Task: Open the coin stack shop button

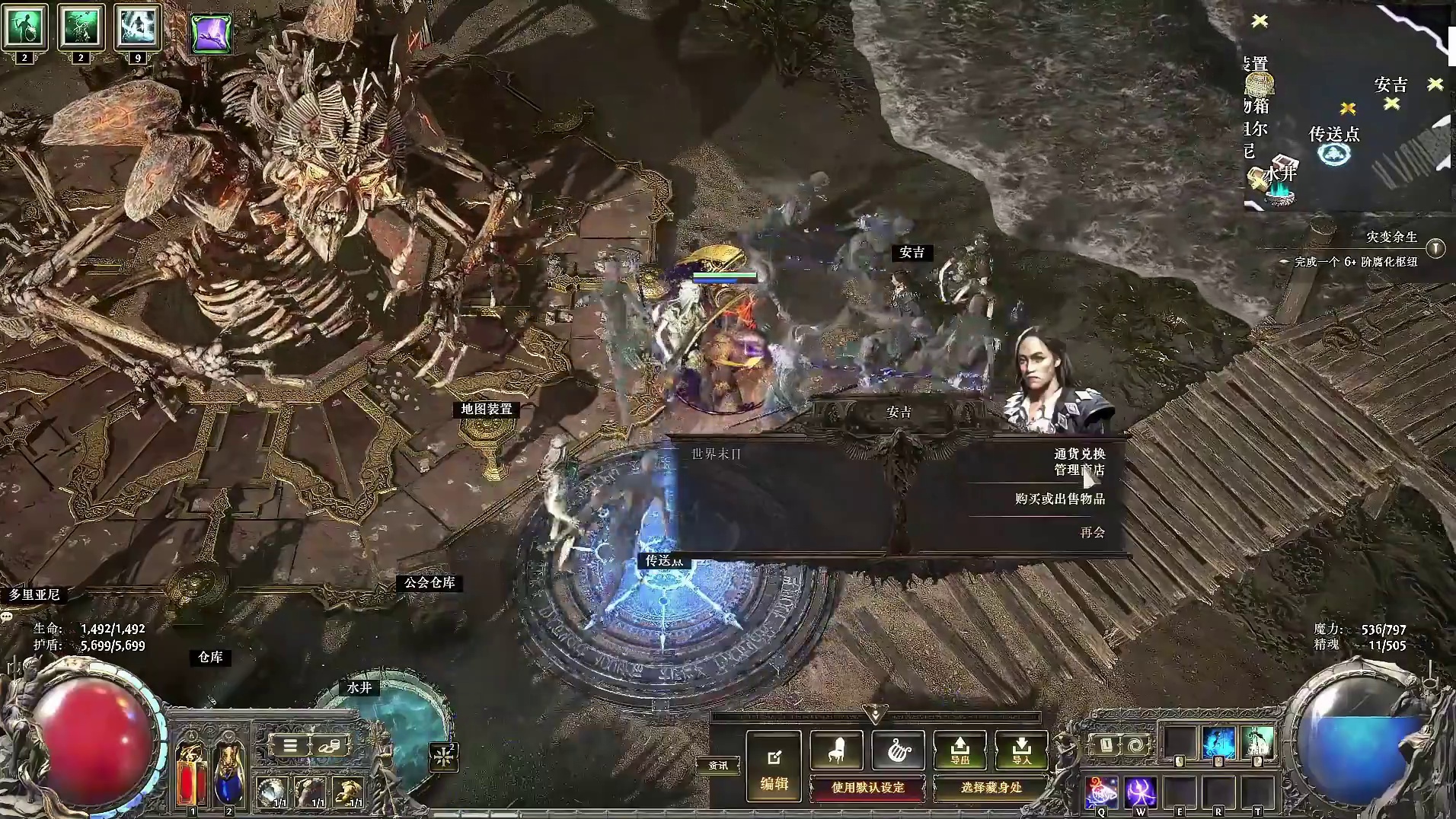Action: [329, 746]
